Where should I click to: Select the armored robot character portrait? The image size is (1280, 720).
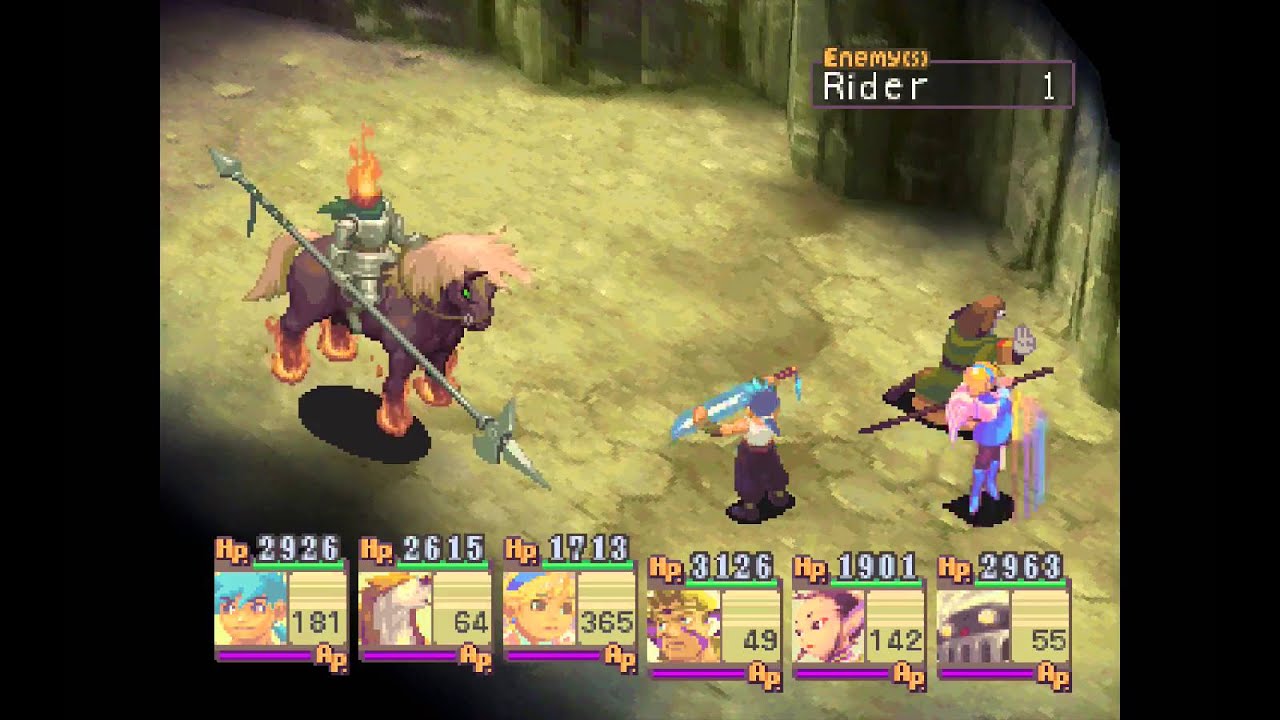[973, 626]
